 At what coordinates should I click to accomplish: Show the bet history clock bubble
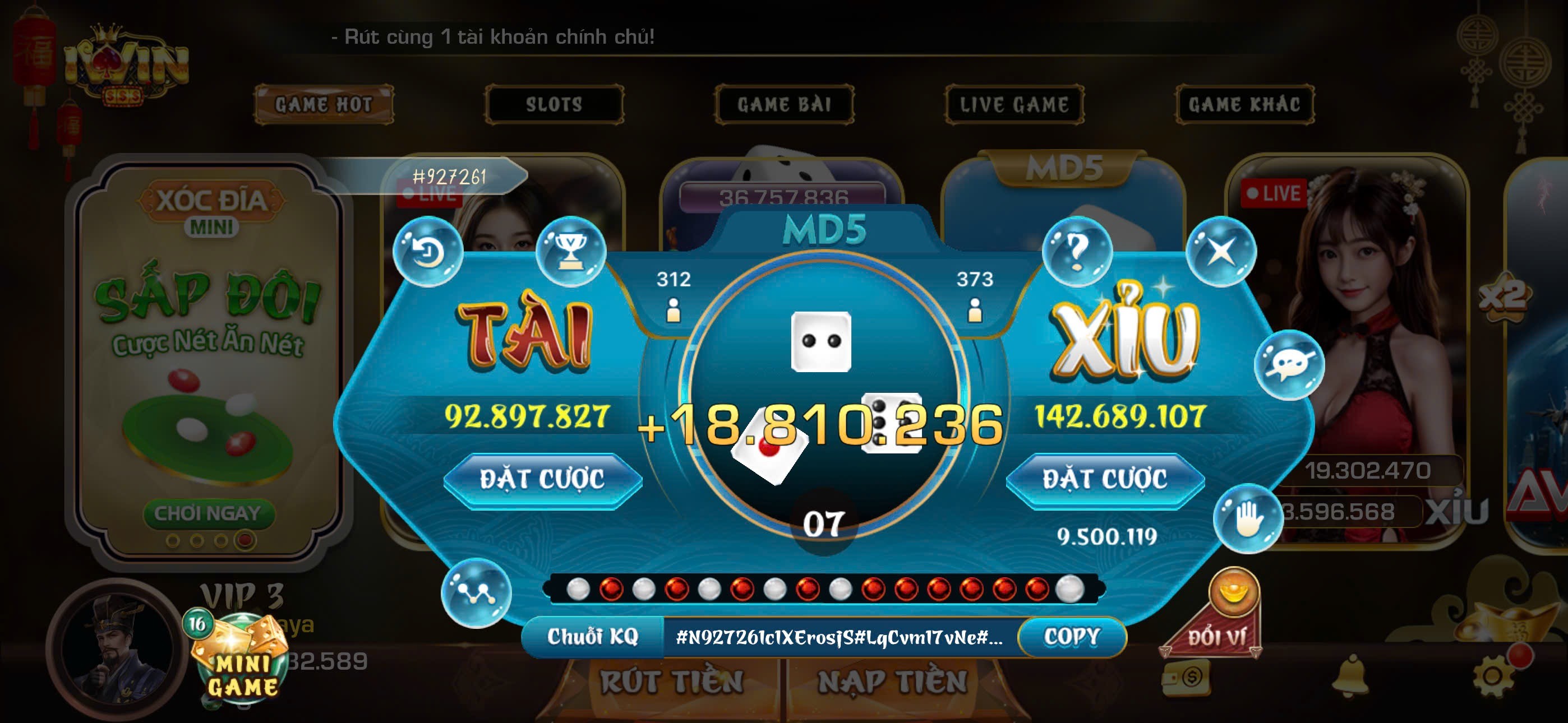click(428, 251)
